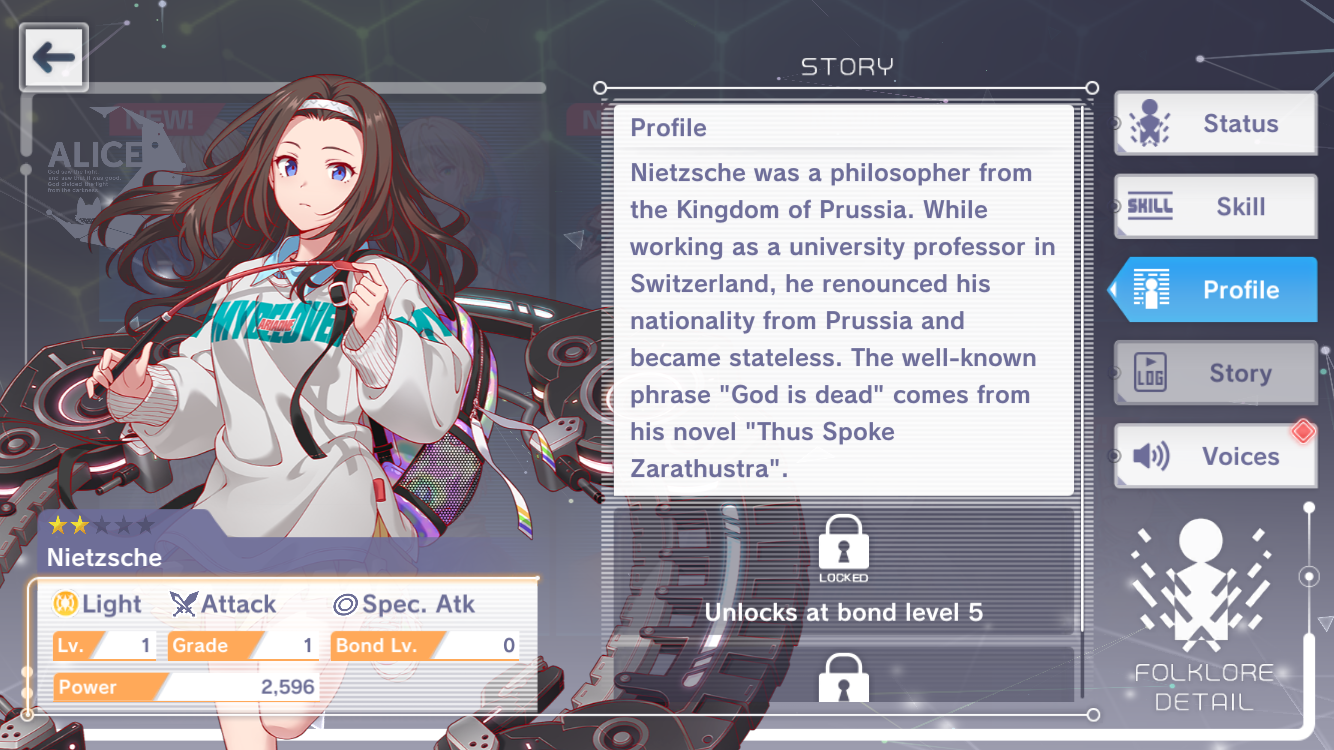
Task: Select the highlighted Profile tab
Action: click(1216, 290)
